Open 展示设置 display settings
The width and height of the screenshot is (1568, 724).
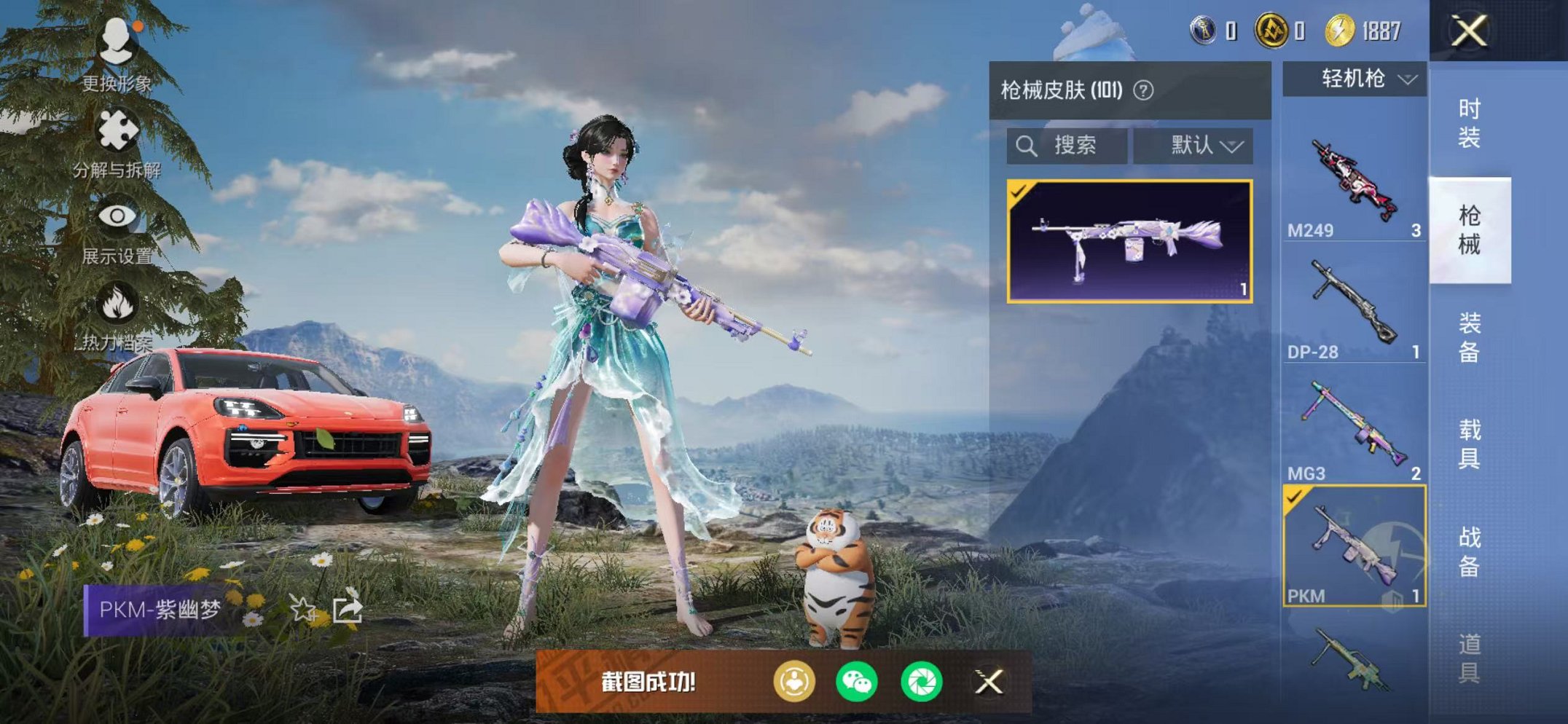(119, 214)
